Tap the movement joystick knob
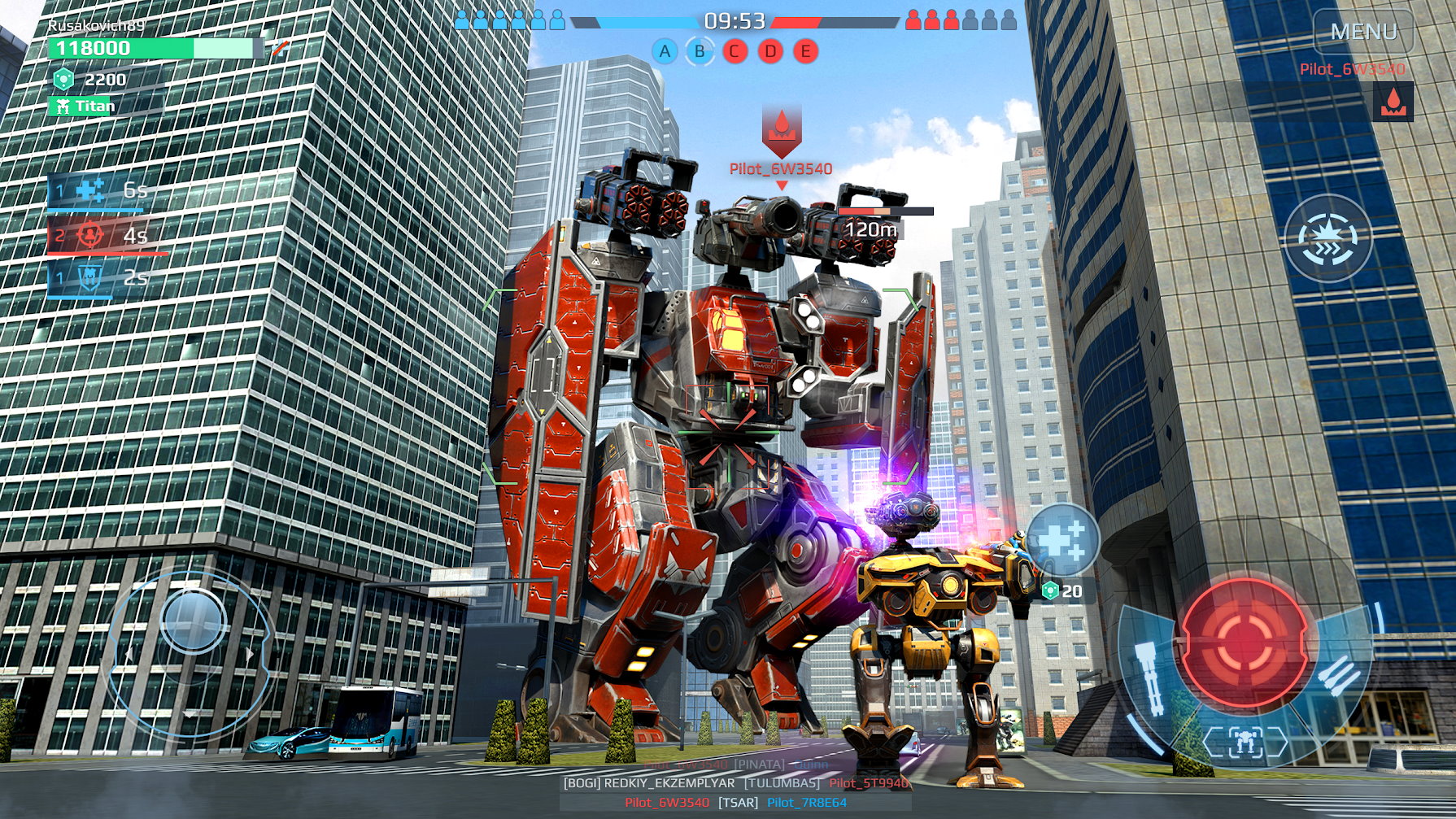 pos(193,621)
